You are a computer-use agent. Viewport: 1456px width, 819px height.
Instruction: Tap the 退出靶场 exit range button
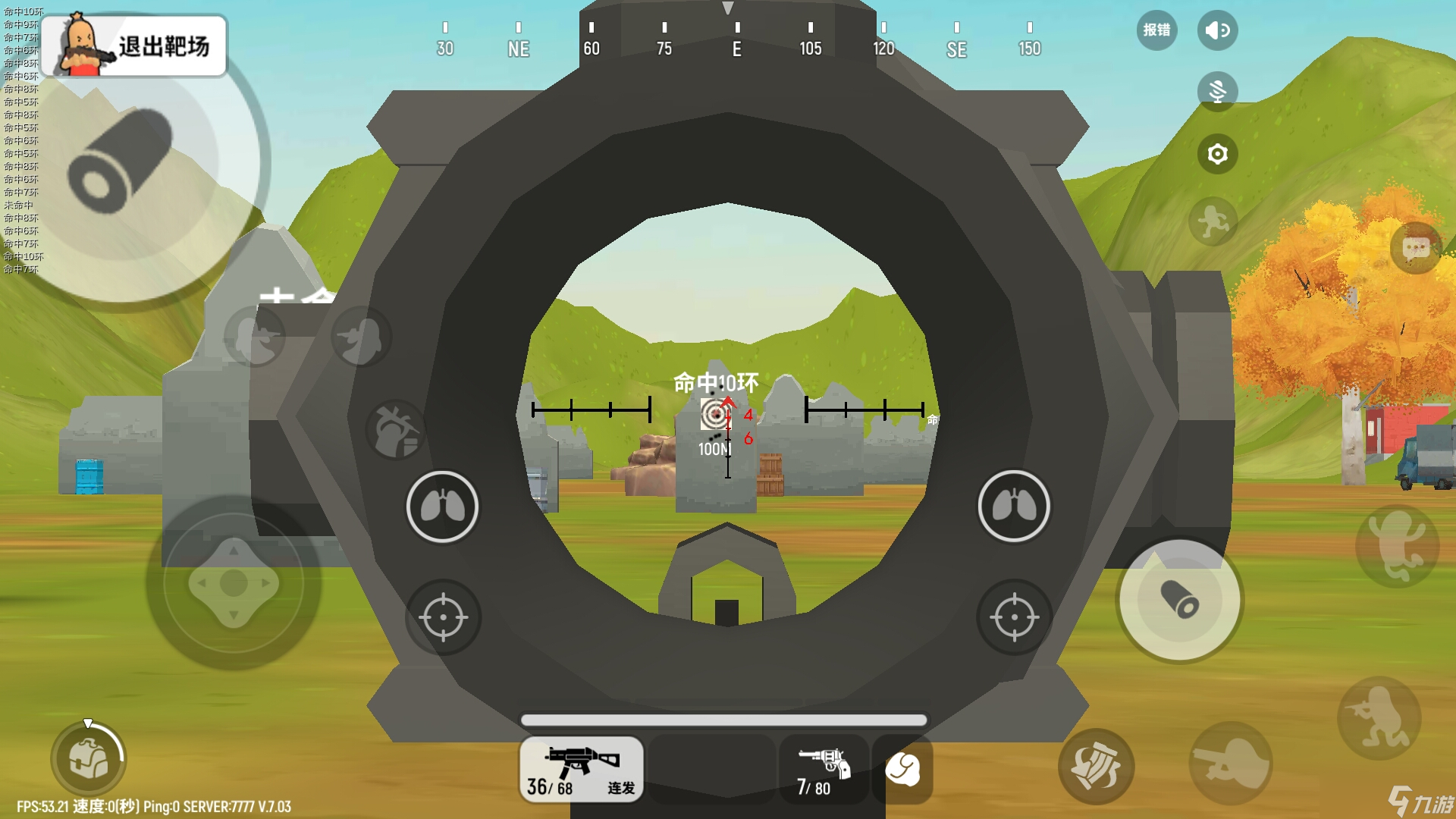point(134,45)
